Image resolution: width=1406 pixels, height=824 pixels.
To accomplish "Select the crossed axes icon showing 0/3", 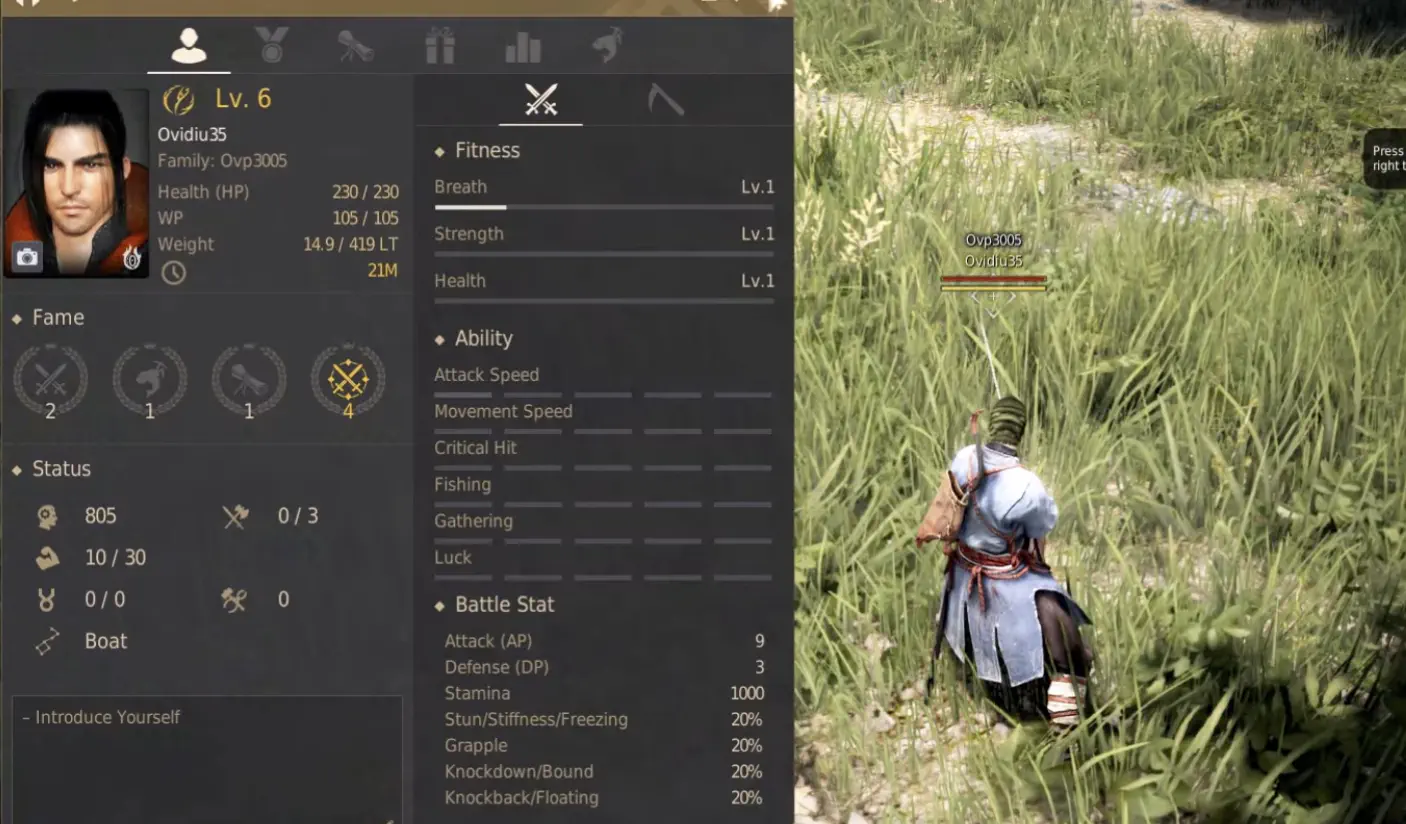I will (x=236, y=515).
